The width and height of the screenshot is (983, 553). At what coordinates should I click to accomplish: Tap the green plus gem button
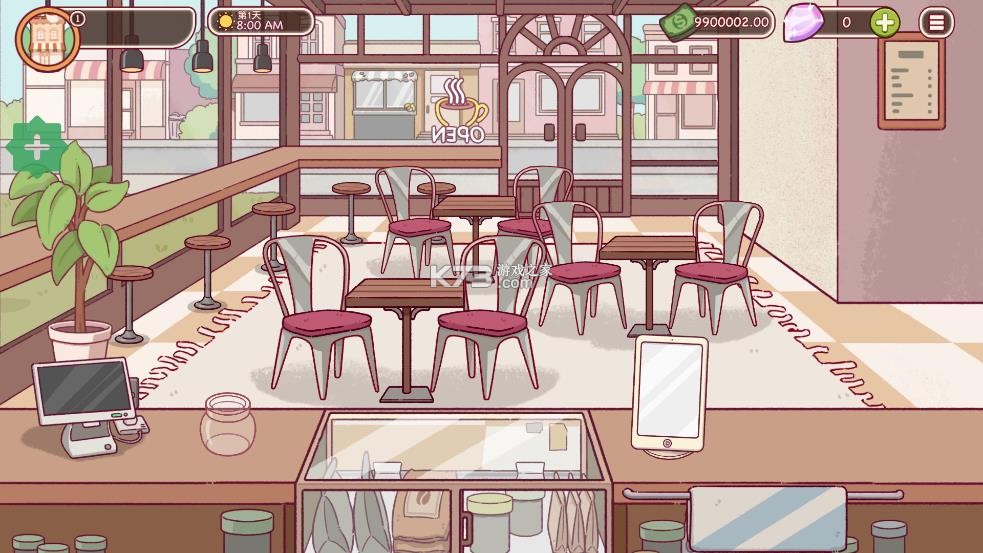(x=884, y=22)
